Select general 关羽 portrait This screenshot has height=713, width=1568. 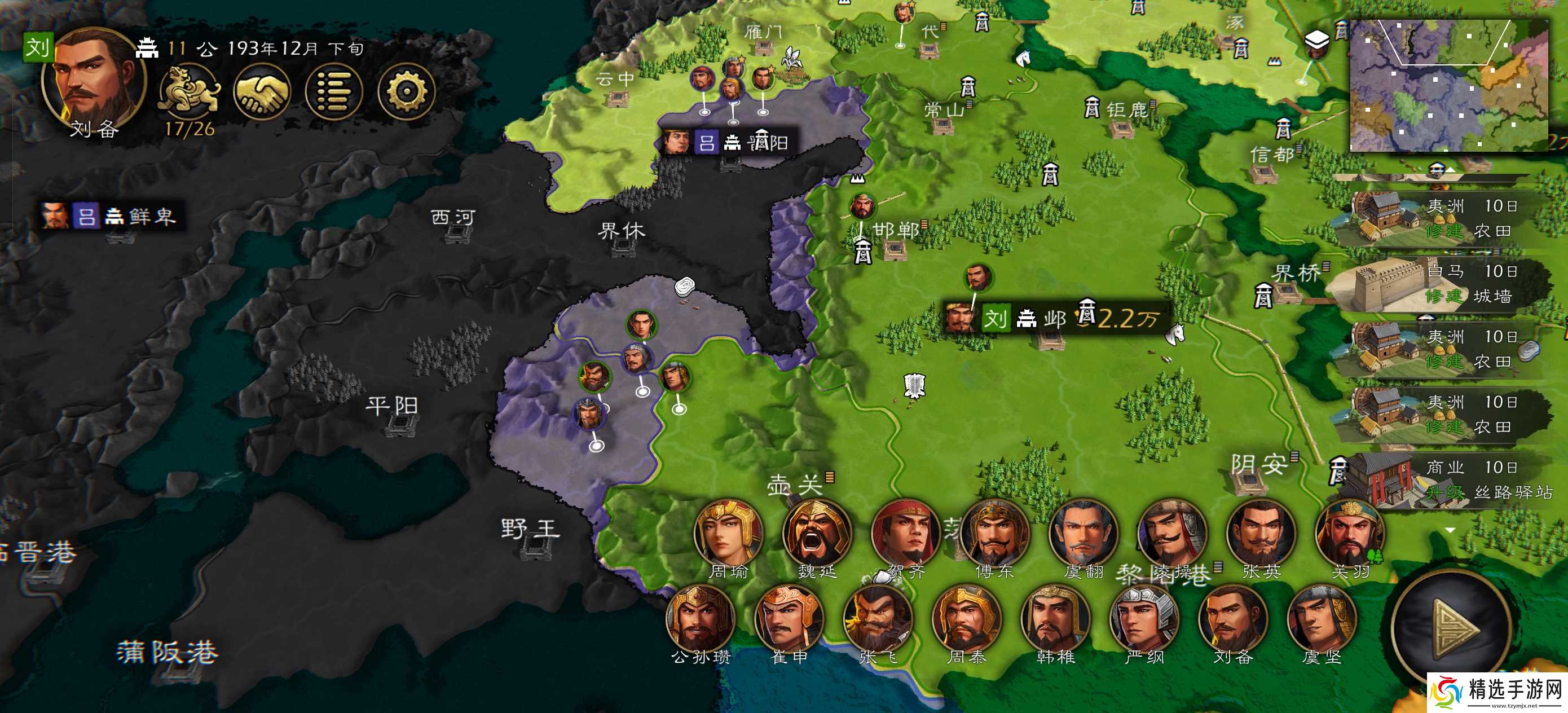(1350, 534)
